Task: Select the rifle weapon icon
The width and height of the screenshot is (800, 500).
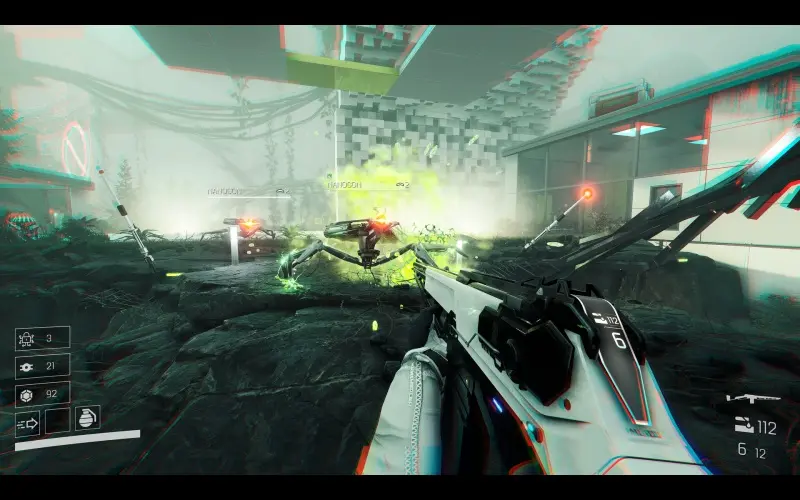Action: coord(752,399)
